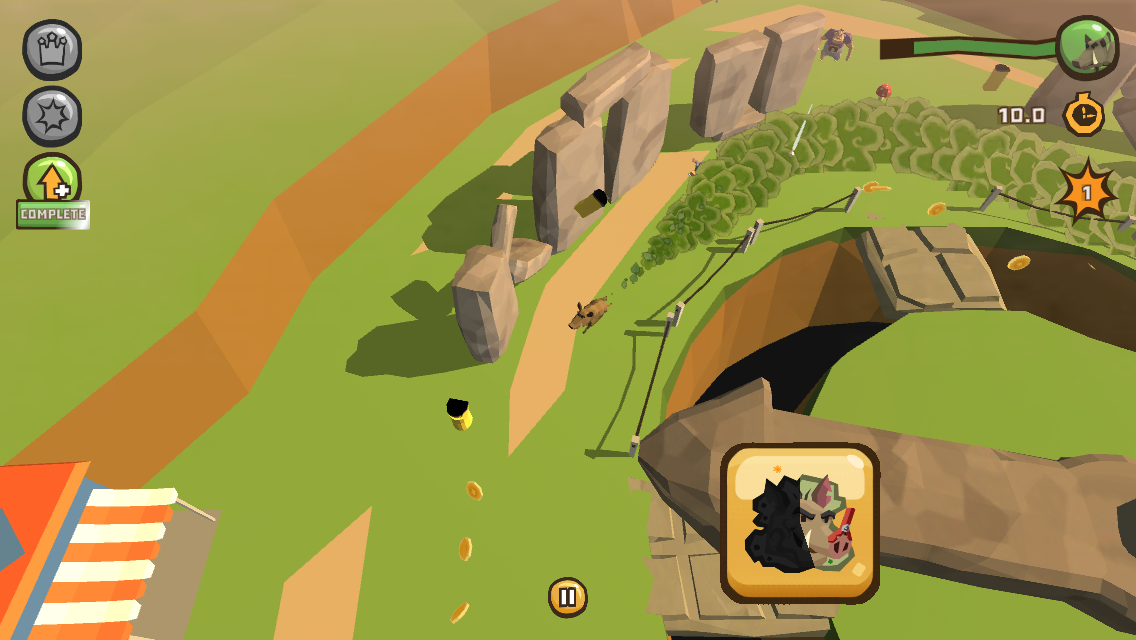This screenshot has width=1136, height=640.
Task: Click the boar portrait in the green circle
Action: 1087,47
